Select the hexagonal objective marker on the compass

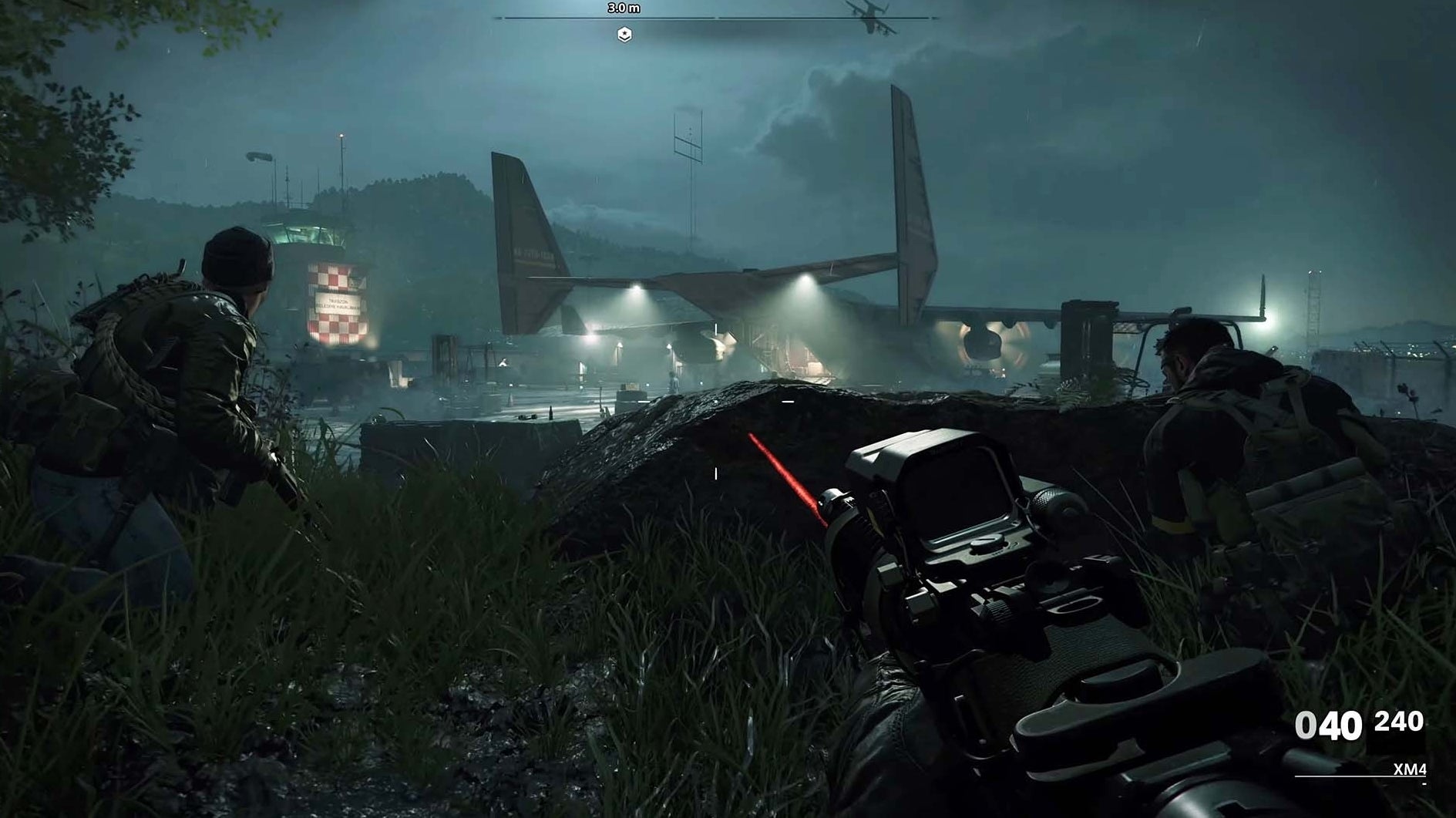[x=625, y=32]
